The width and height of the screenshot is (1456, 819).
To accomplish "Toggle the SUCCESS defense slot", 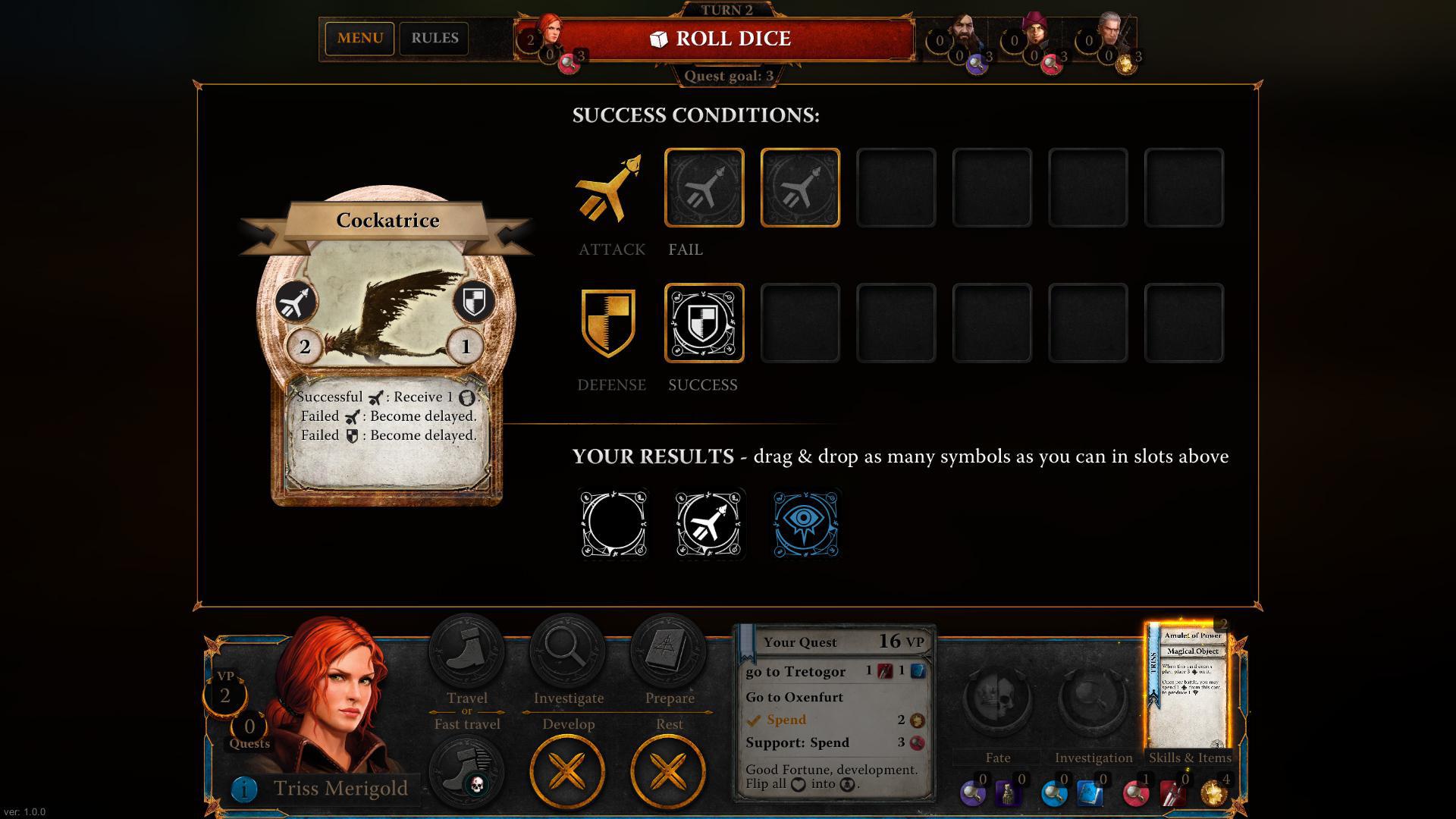I will point(704,323).
